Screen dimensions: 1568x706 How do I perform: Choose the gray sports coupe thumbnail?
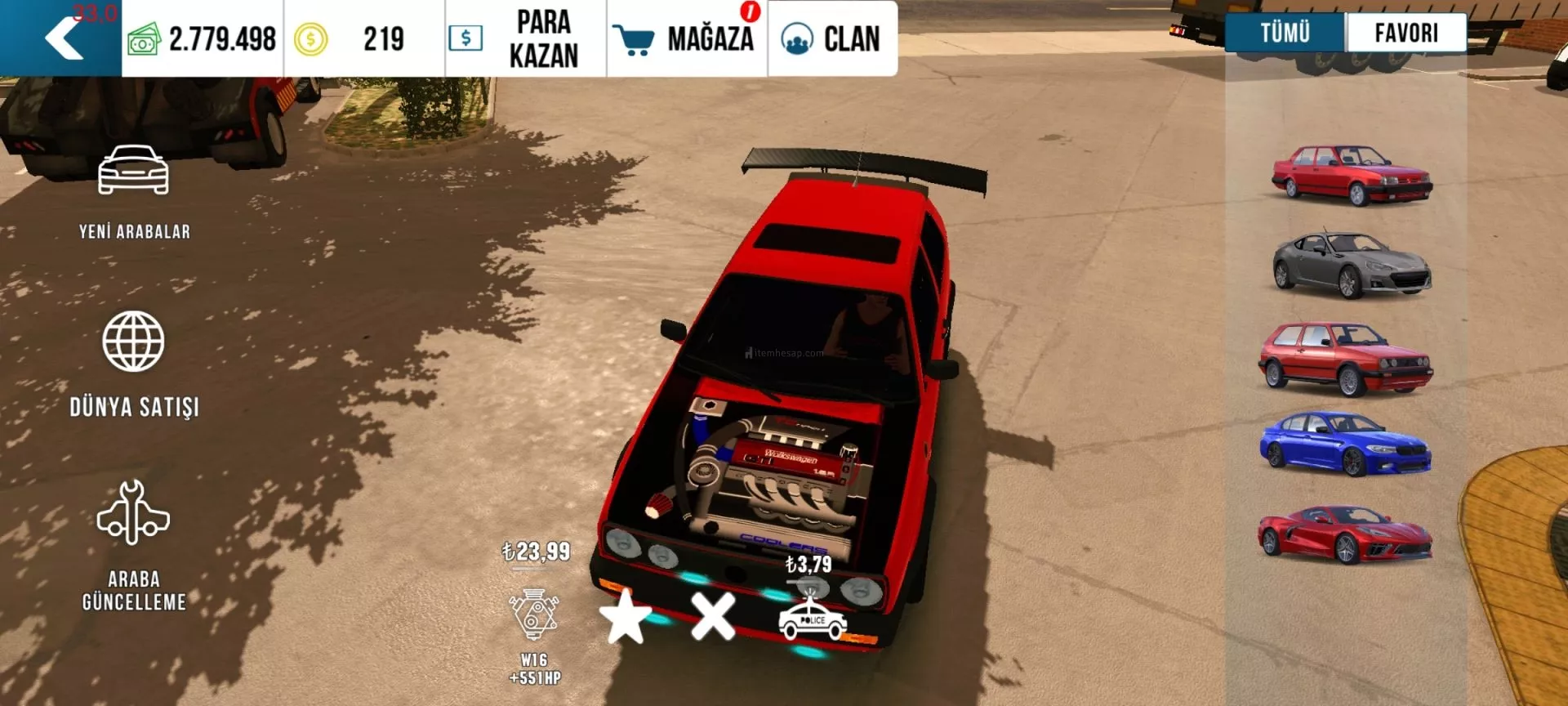click(x=1352, y=264)
